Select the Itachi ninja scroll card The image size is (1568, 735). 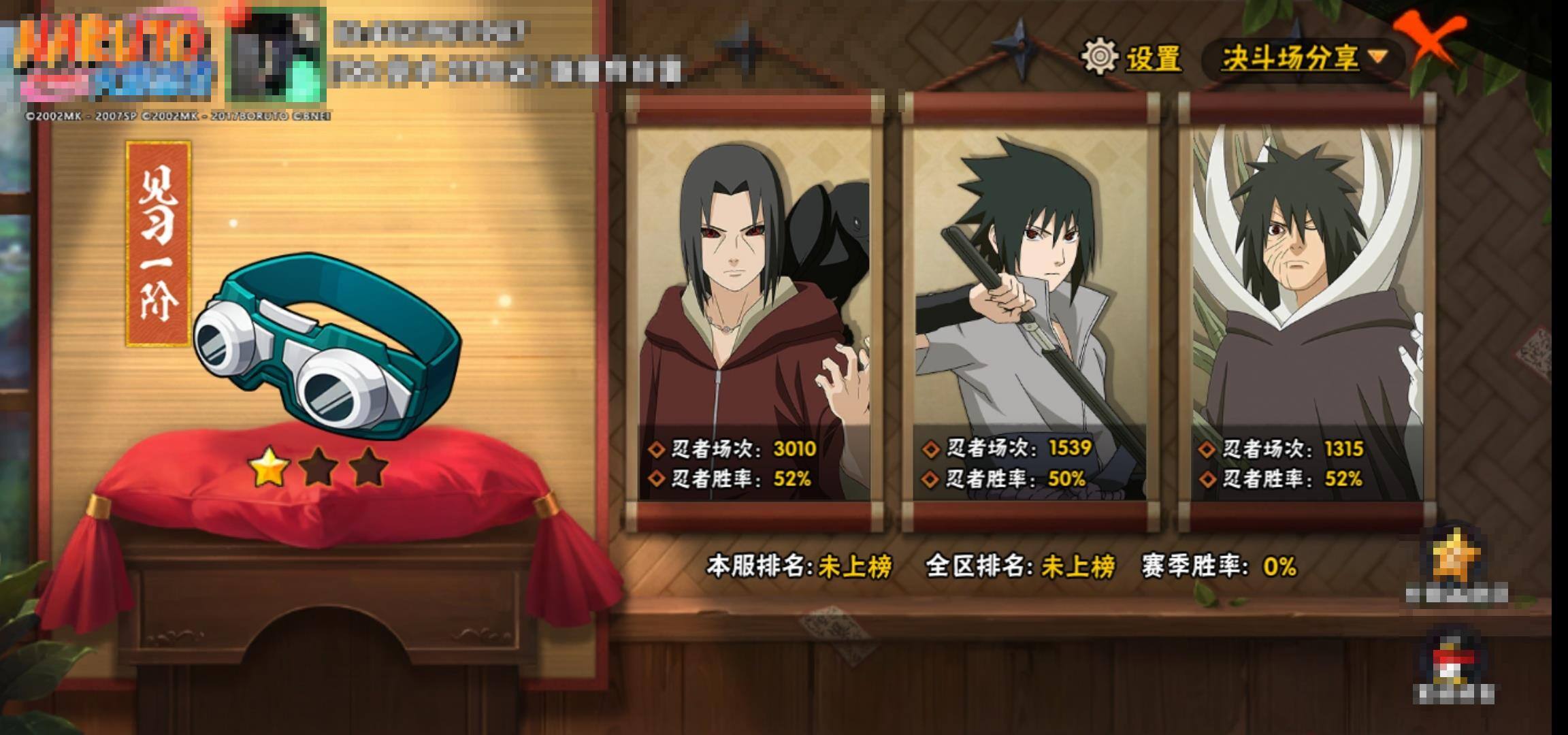(x=754, y=313)
